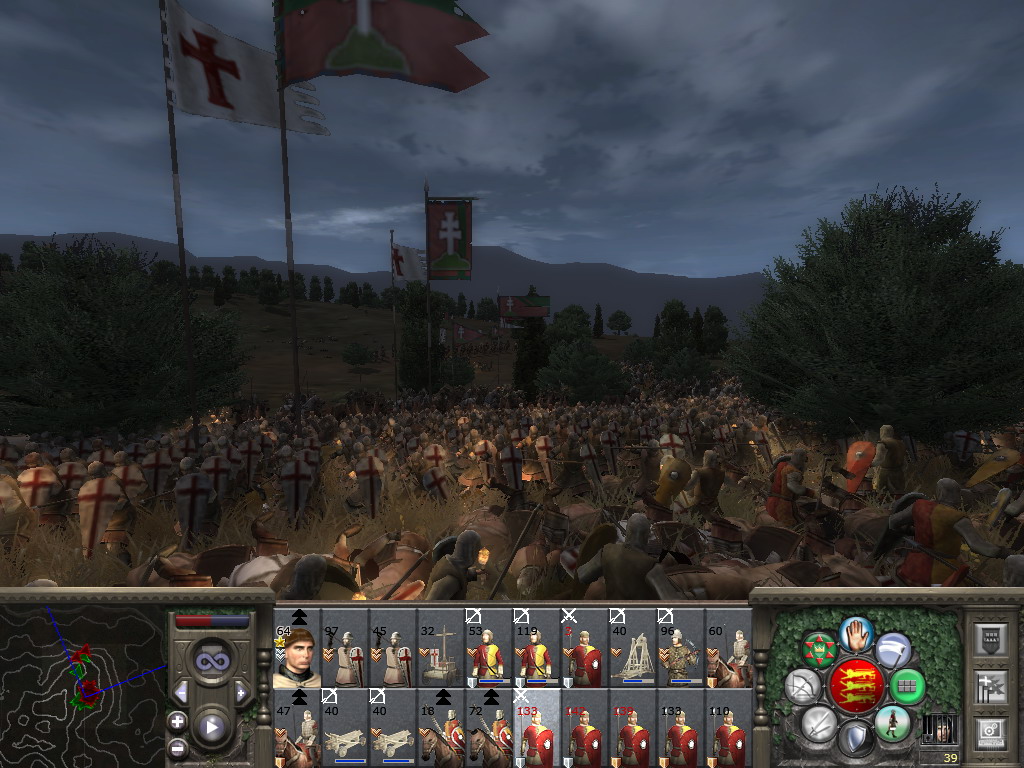Activate the crossed swords melee button
Image resolution: width=1024 pixels, height=768 pixels.
point(819,722)
